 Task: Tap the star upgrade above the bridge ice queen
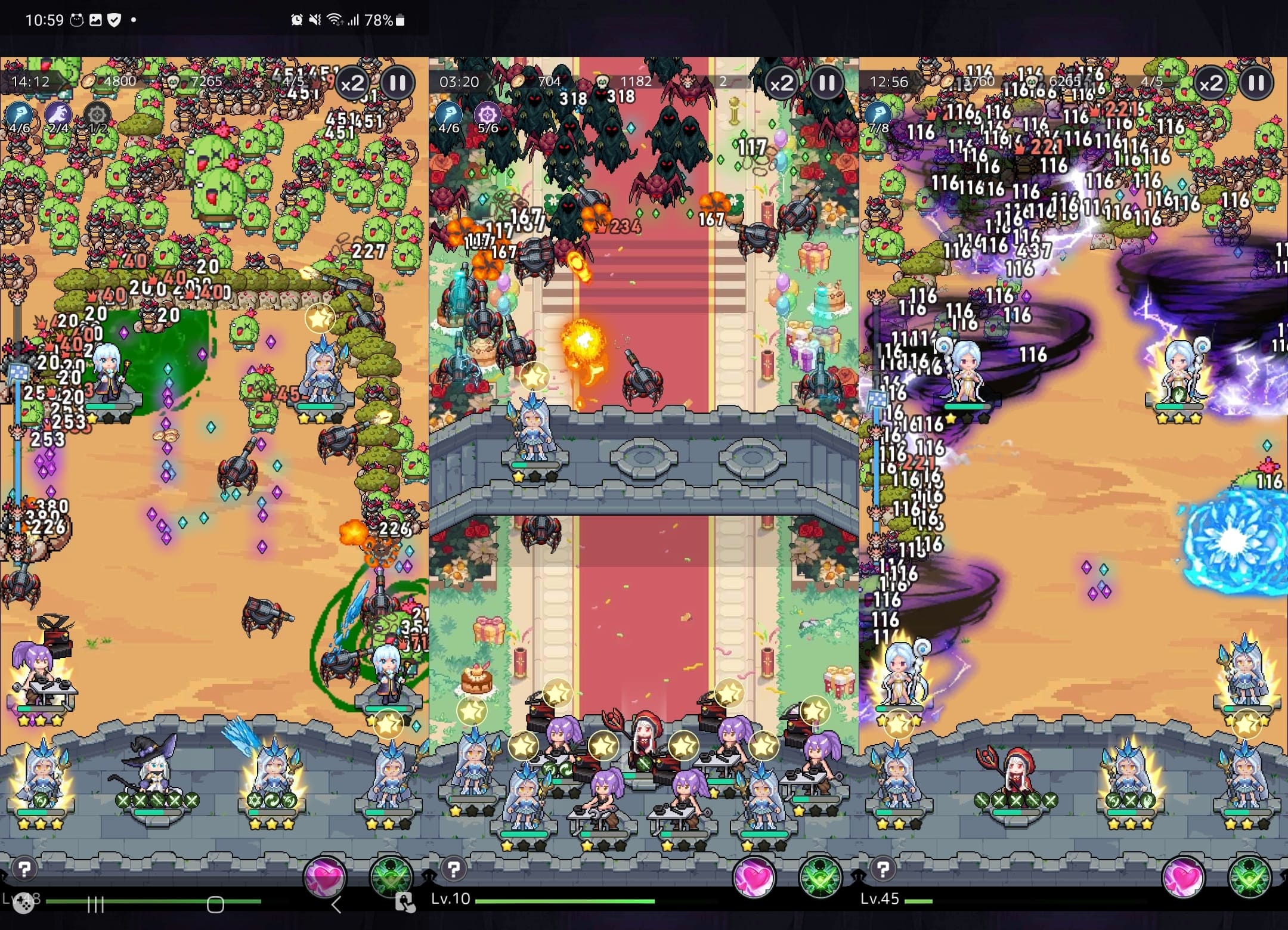(x=534, y=377)
